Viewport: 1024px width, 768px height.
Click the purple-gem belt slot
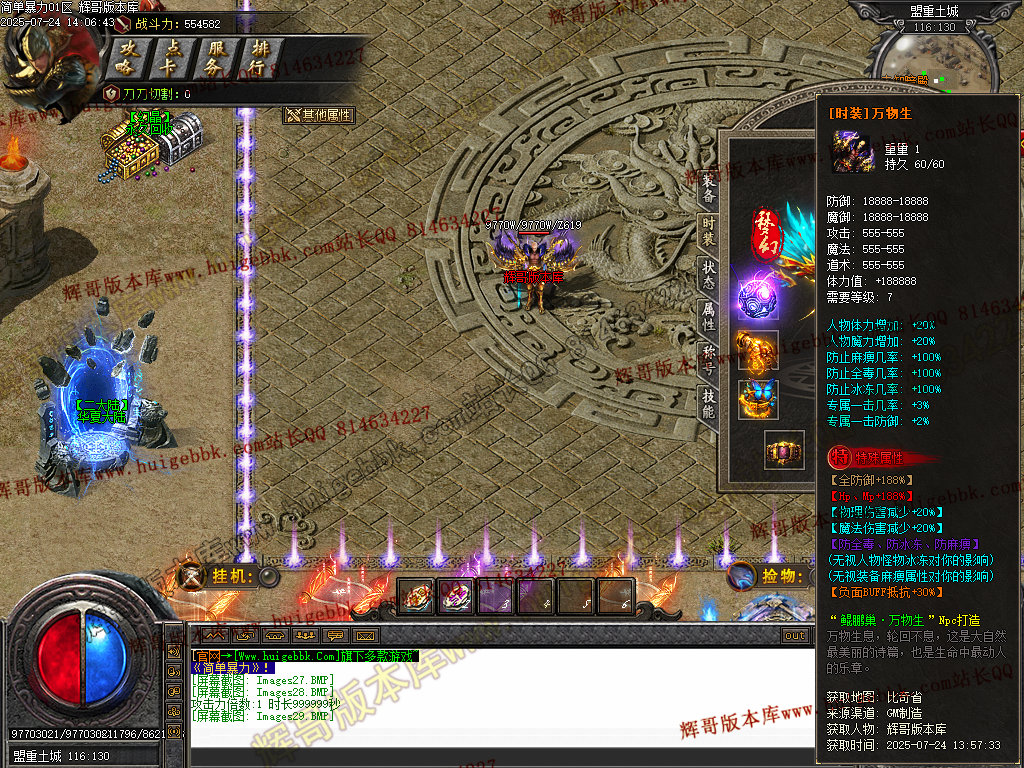pos(784,451)
